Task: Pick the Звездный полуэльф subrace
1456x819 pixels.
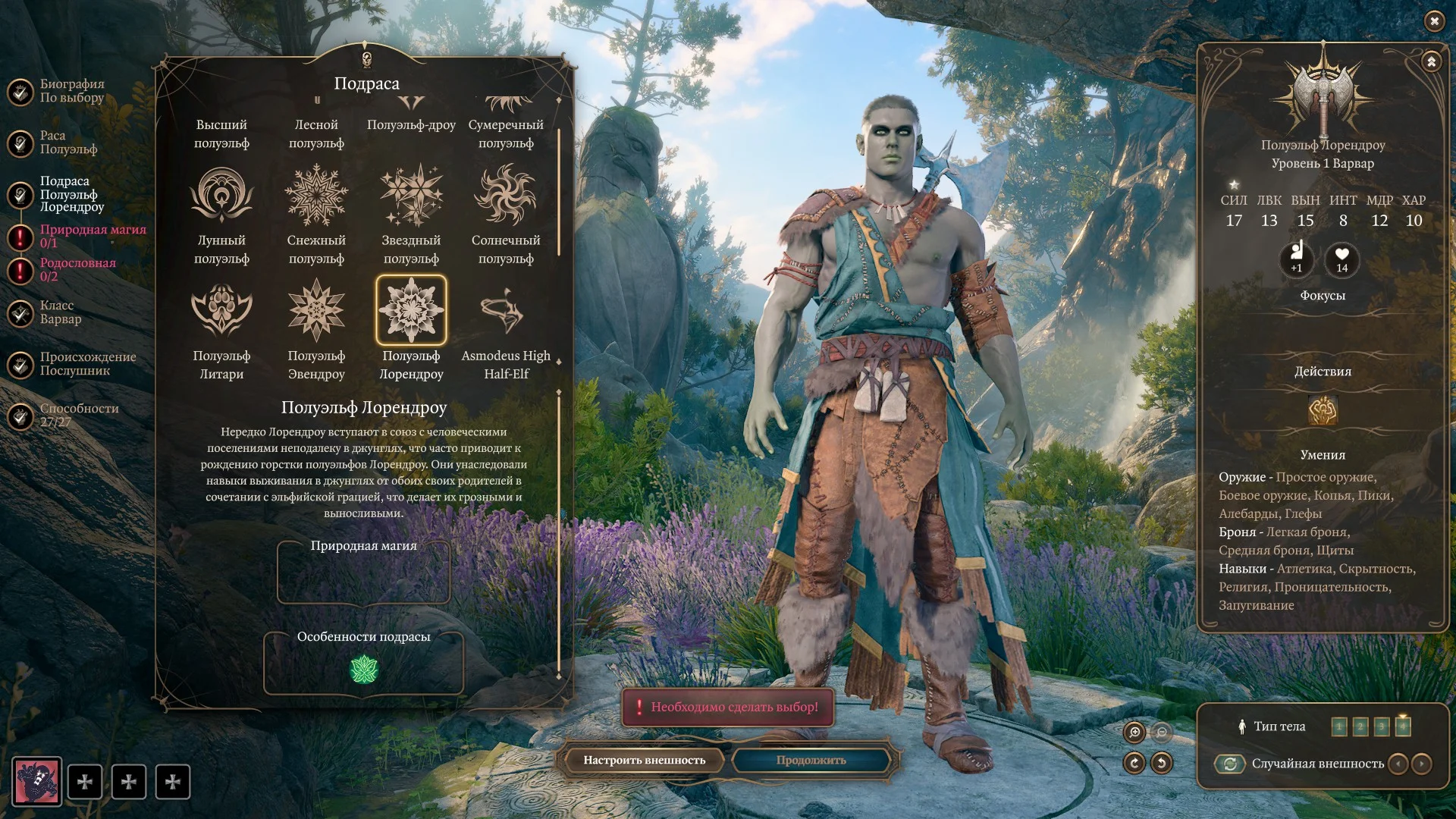Action: [x=411, y=196]
